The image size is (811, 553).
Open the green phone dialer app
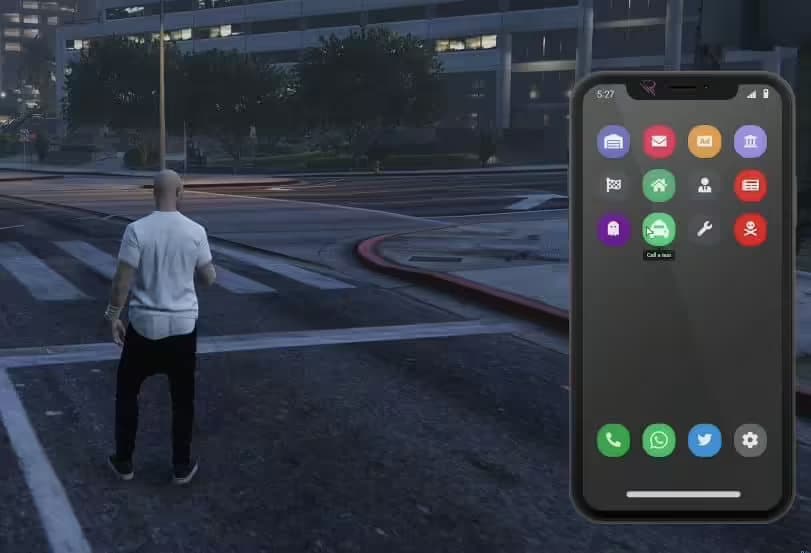tap(613, 440)
